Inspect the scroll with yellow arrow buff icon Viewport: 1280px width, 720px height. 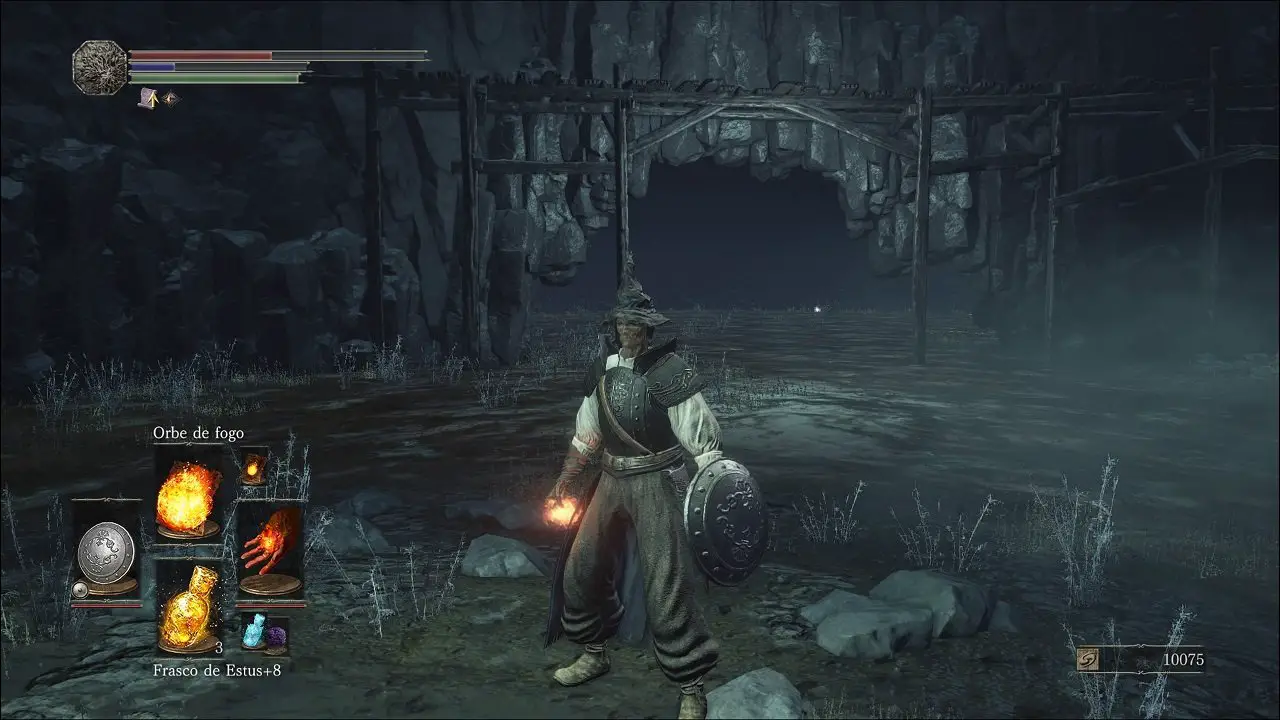(148, 98)
